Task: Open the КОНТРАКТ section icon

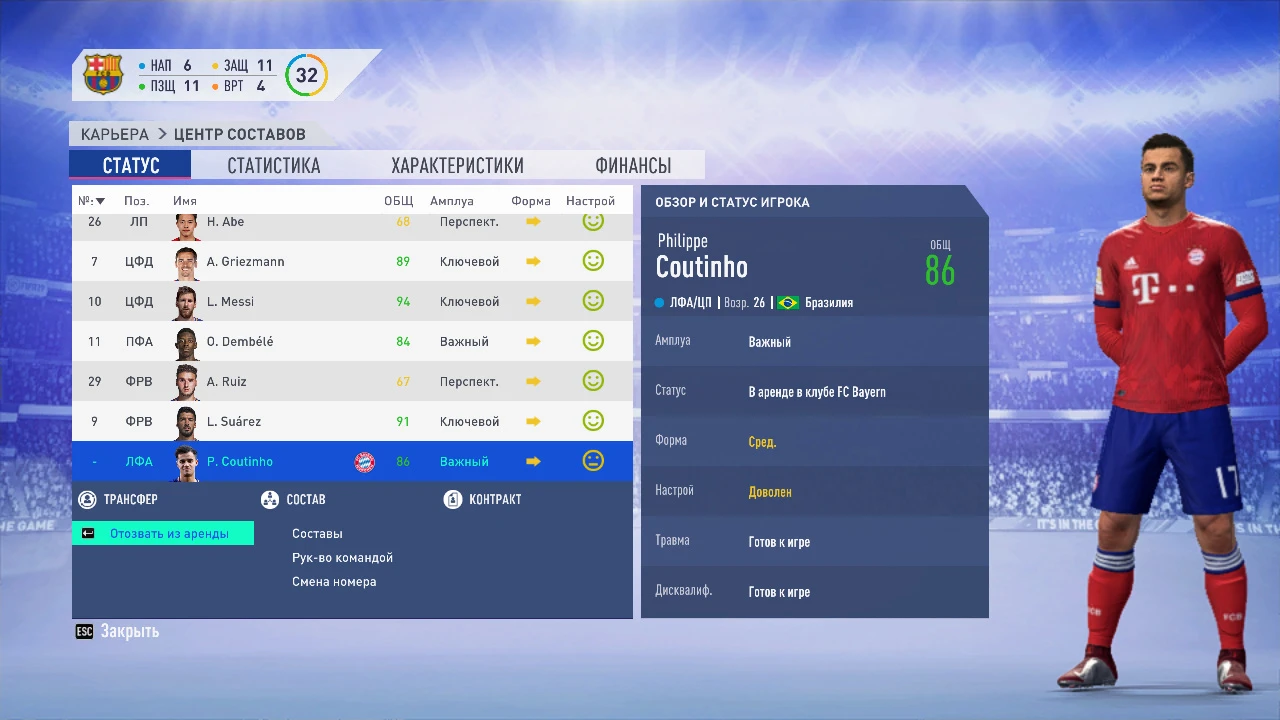Action: 453,499
